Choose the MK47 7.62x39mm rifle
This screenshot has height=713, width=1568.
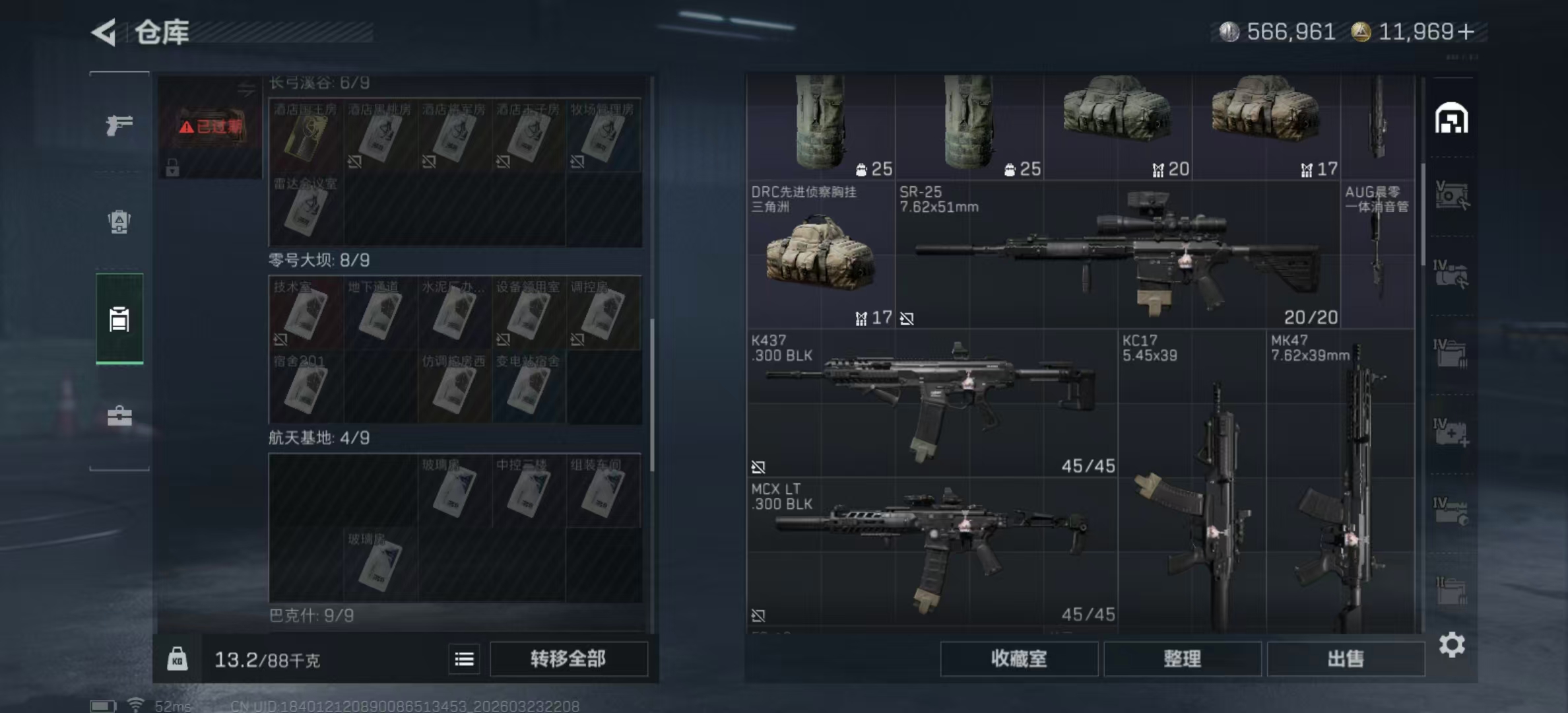1340,482
